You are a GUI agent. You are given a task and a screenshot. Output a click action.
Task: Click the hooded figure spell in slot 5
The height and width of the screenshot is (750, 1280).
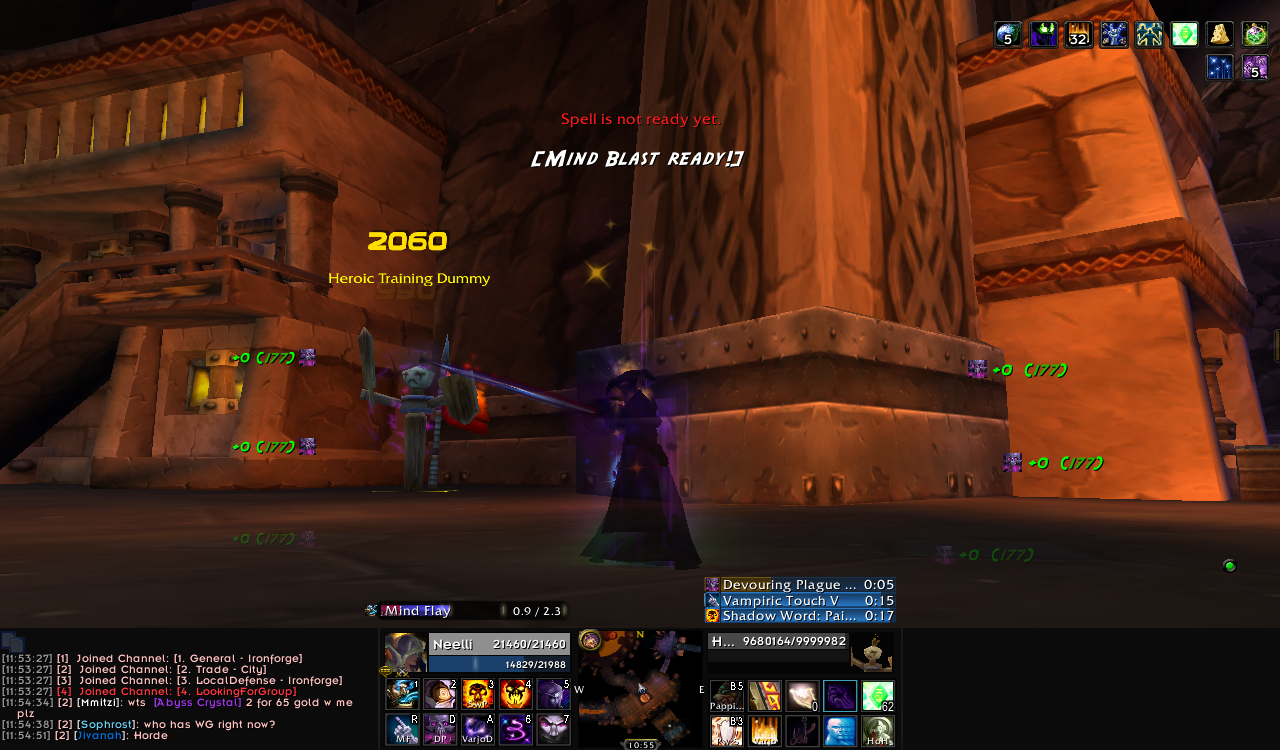tap(554, 694)
